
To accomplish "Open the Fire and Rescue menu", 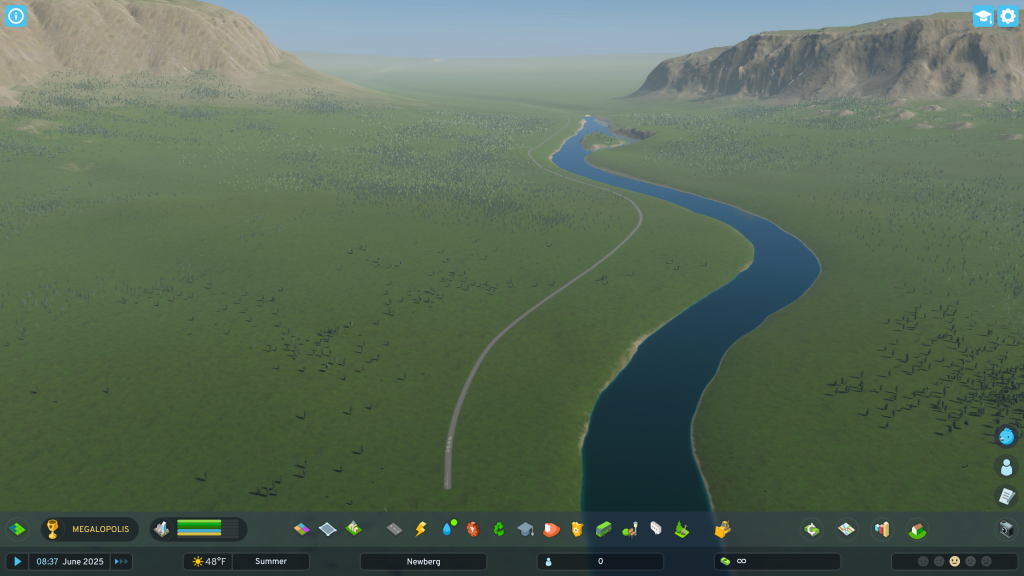I will click(551, 529).
